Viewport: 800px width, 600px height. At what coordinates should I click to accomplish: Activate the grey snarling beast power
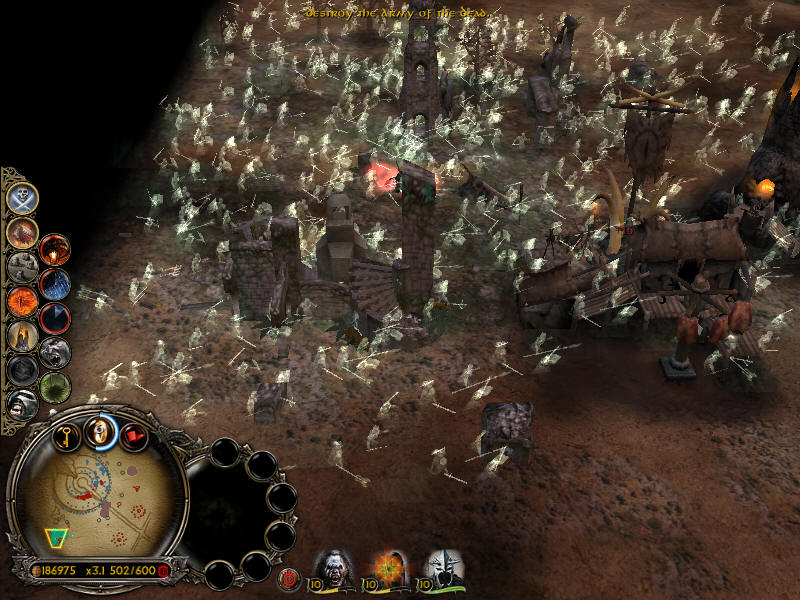tap(55, 352)
